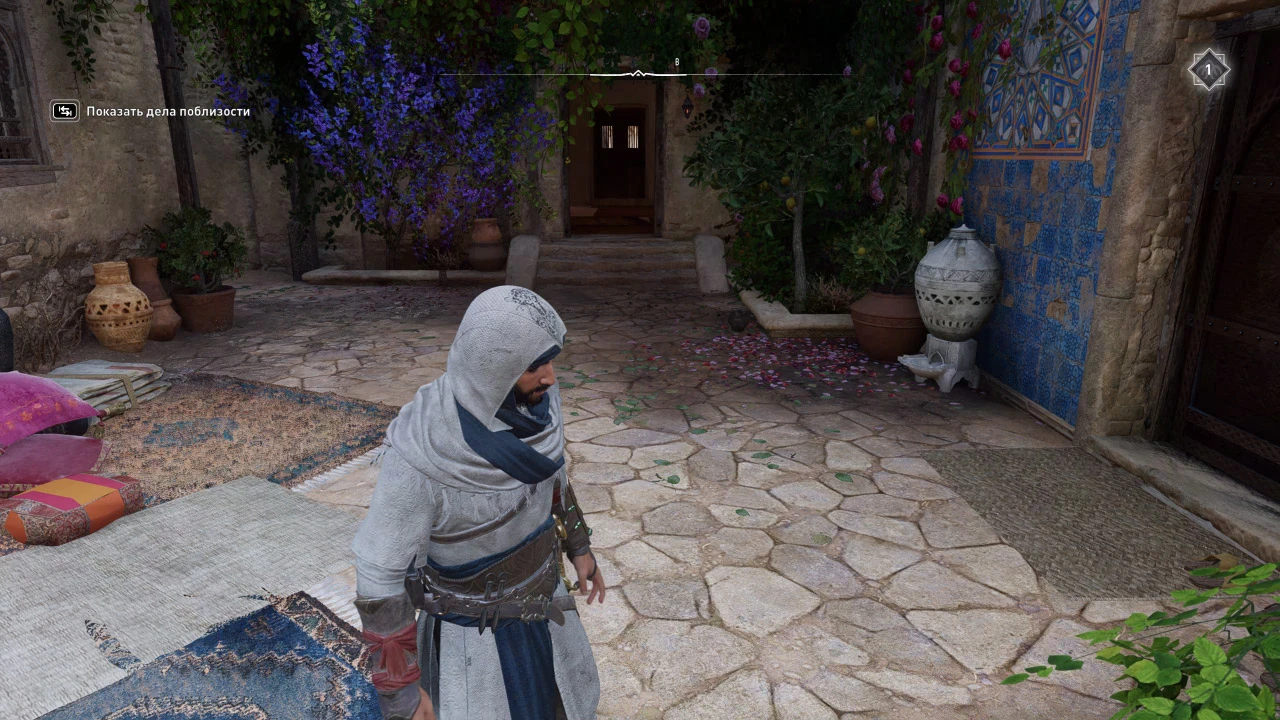Open the diamond icon showing number 1
The width and height of the screenshot is (1280, 720).
click(1207, 70)
